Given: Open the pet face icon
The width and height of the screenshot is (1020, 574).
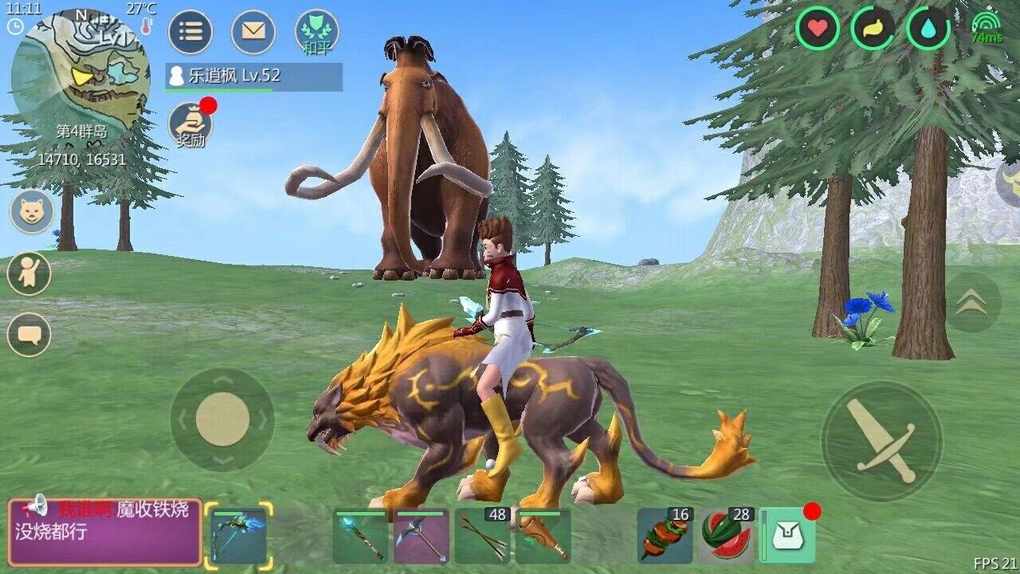Looking at the screenshot, I should (32, 212).
